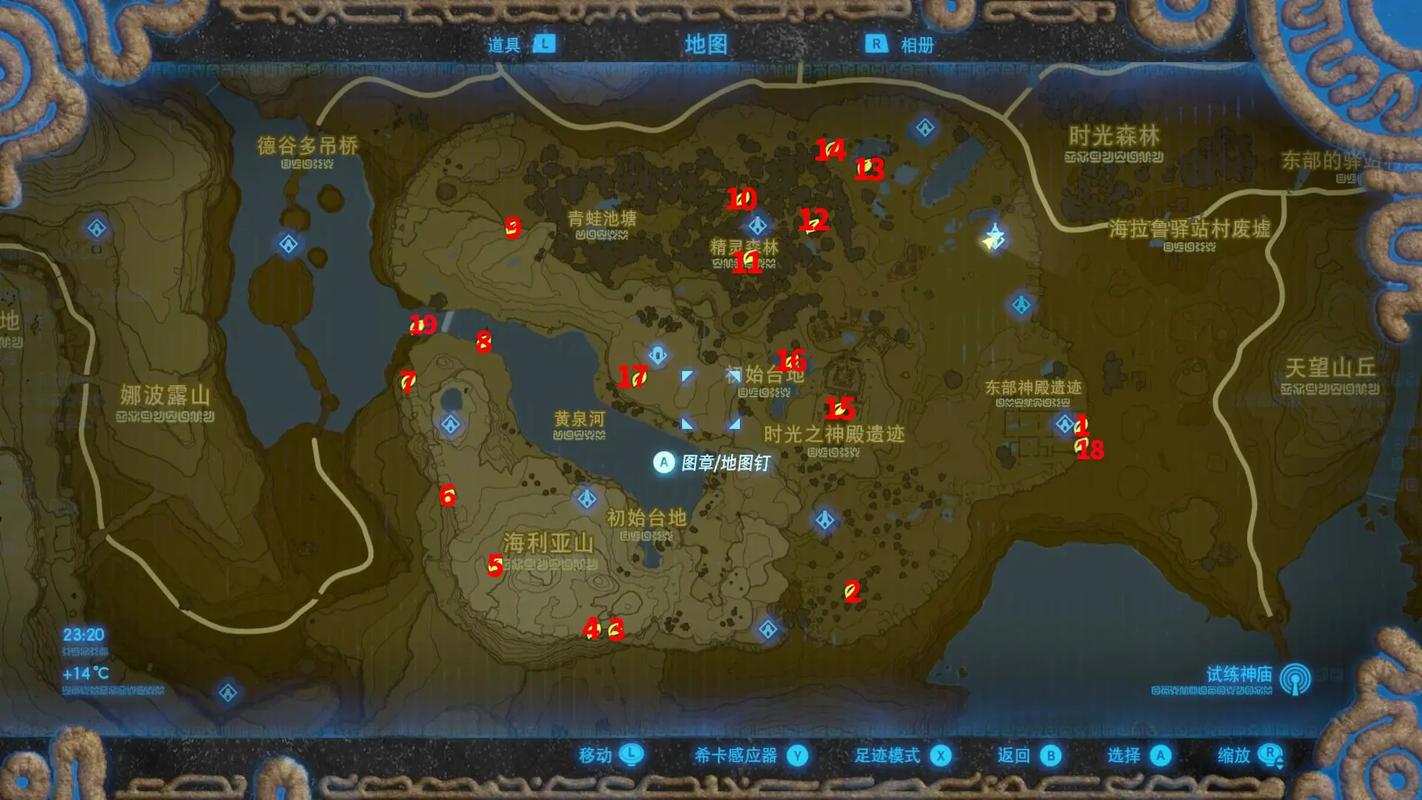
Task: Click the 试练神庙 sensor icon
Action: 1296,679
